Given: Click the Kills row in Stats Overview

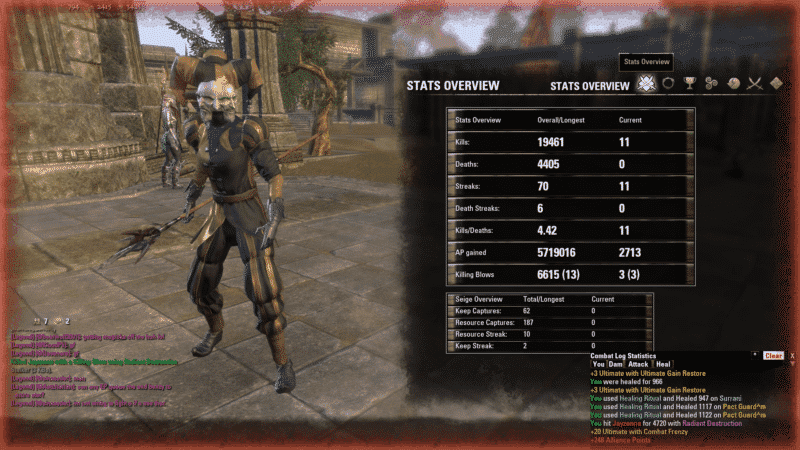Looking at the screenshot, I should (570, 142).
